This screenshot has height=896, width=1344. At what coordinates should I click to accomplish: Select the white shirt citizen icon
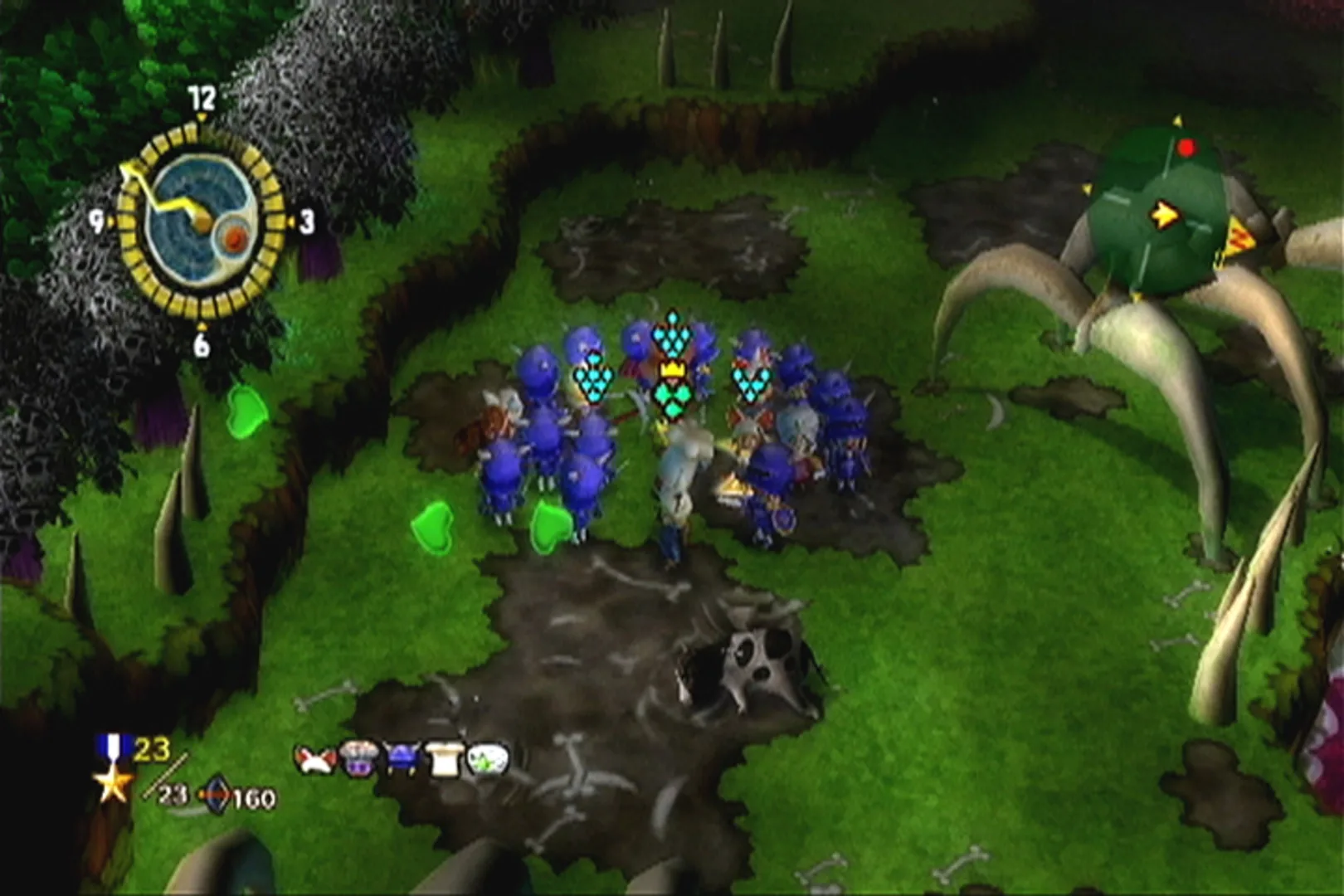[x=444, y=759]
